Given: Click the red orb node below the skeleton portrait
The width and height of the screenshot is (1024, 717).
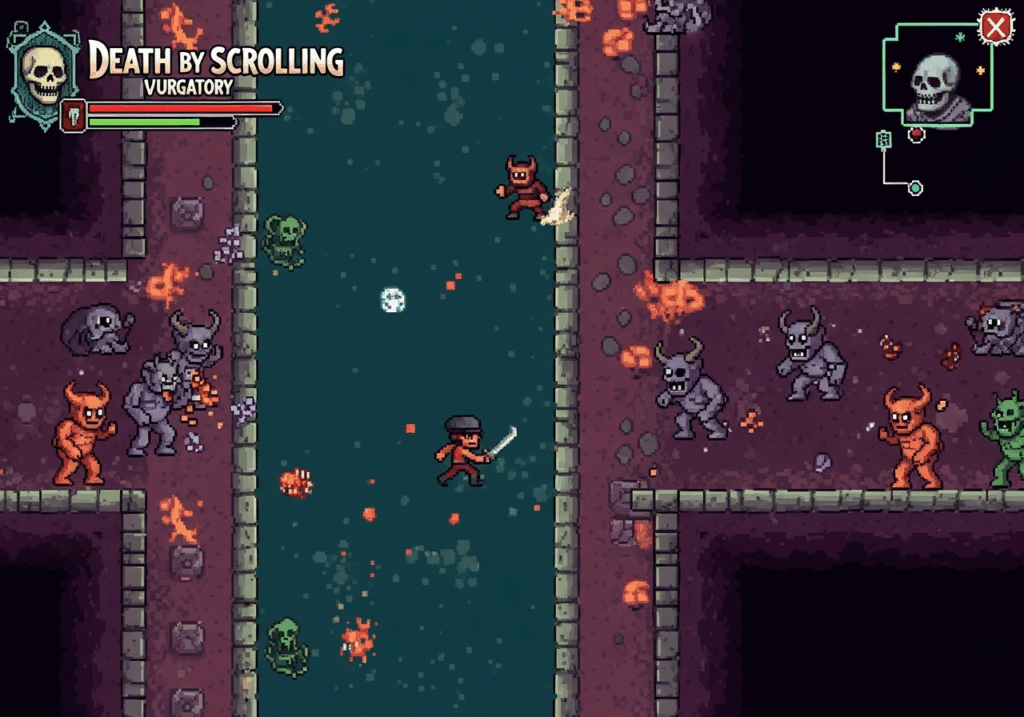Looking at the screenshot, I should (916, 134).
